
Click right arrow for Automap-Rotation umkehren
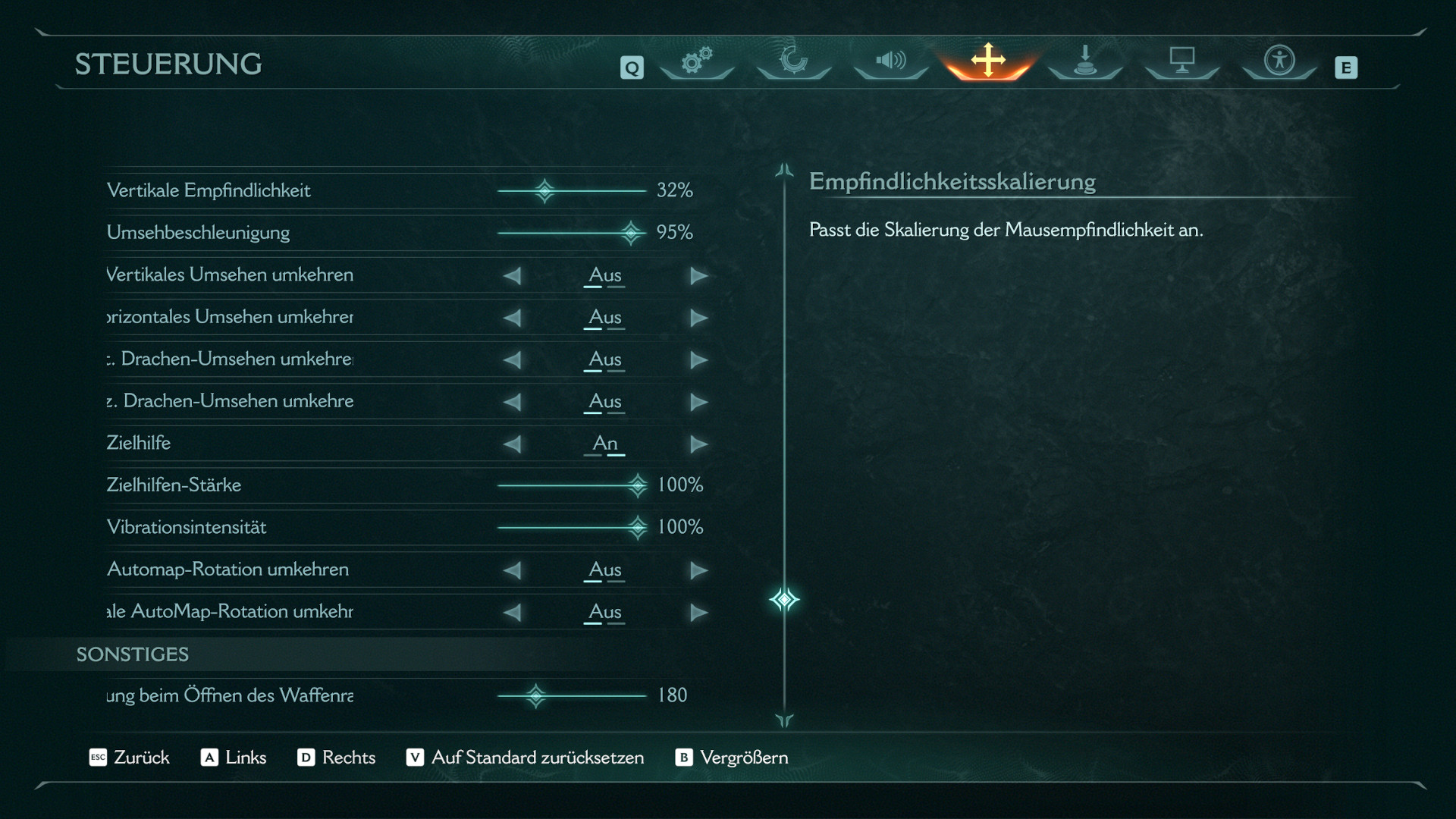(x=698, y=570)
